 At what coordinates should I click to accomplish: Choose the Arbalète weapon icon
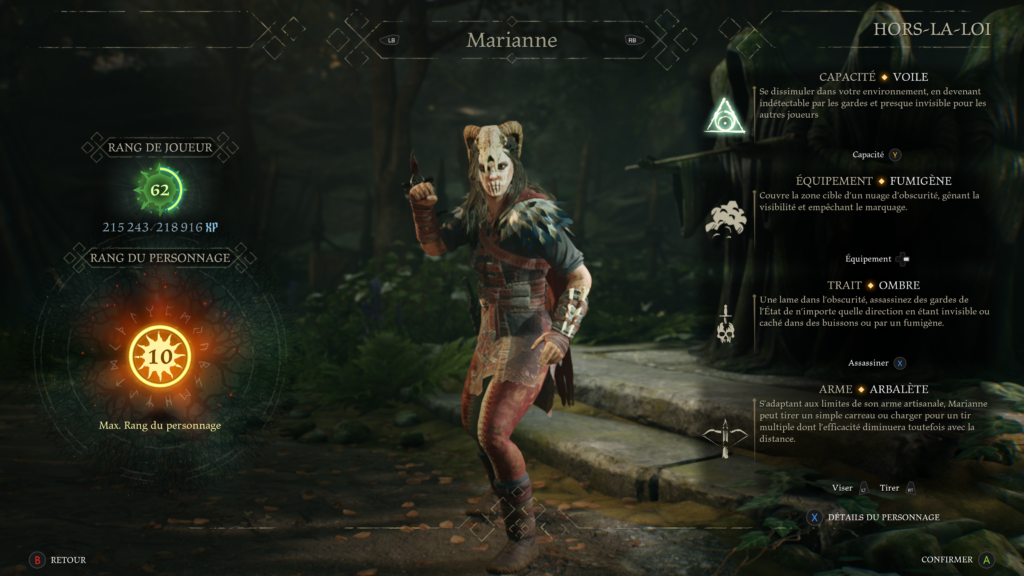click(x=726, y=435)
